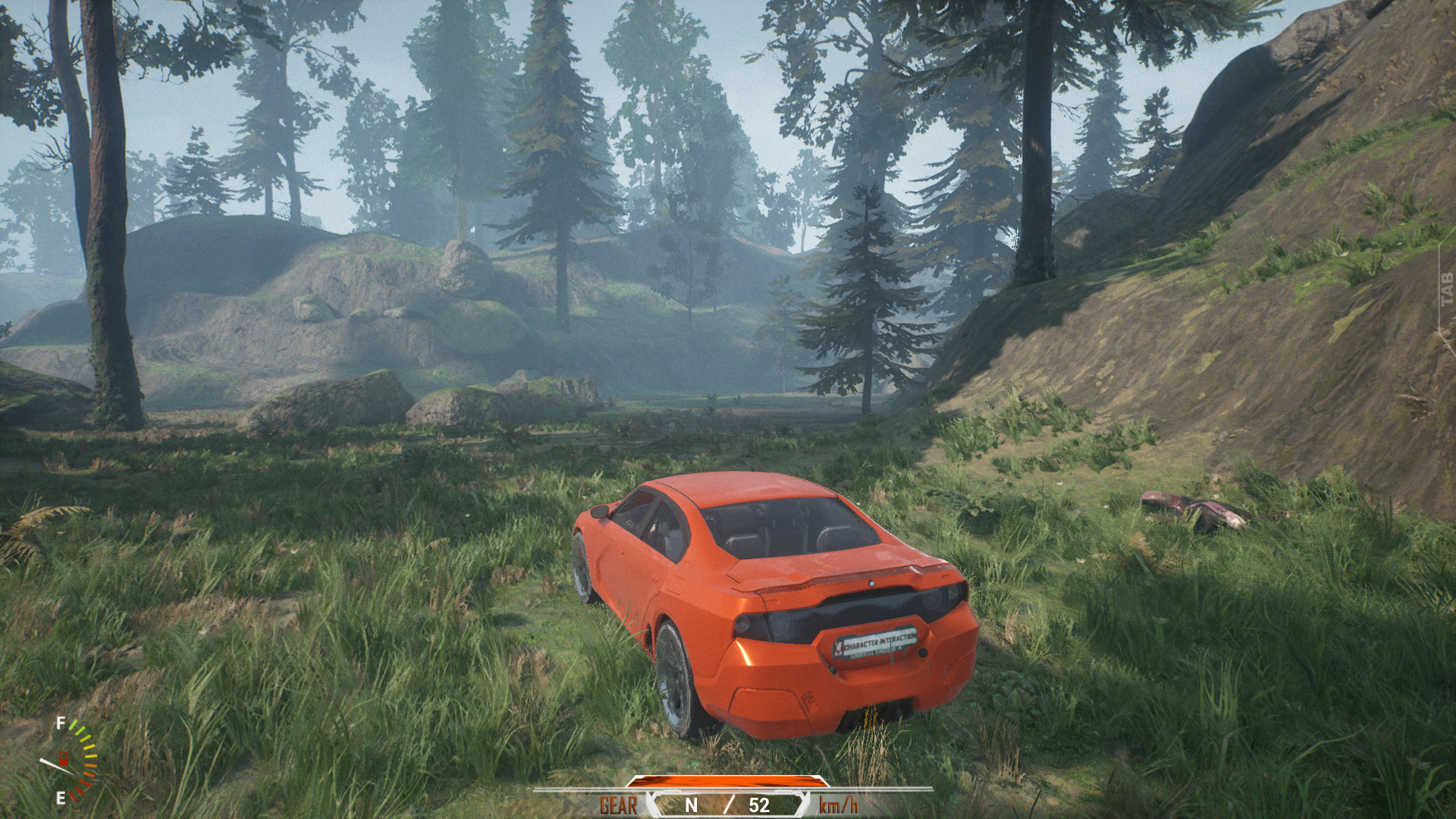The image size is (1456, 819).
Task: Click the red fuel pump icon on the gauge
Action: point(64,758)
